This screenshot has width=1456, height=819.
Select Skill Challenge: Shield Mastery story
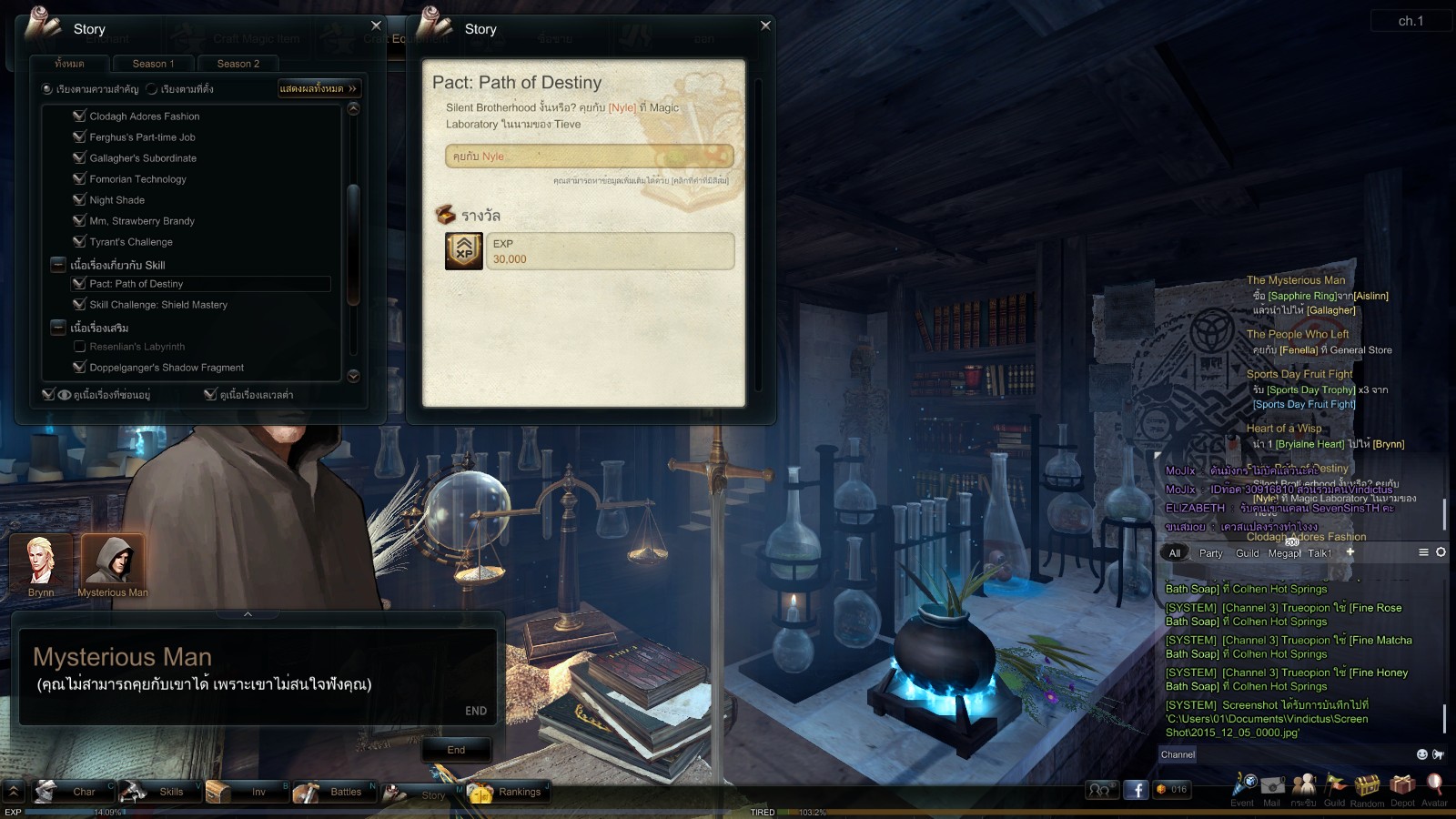pos(158,305)
